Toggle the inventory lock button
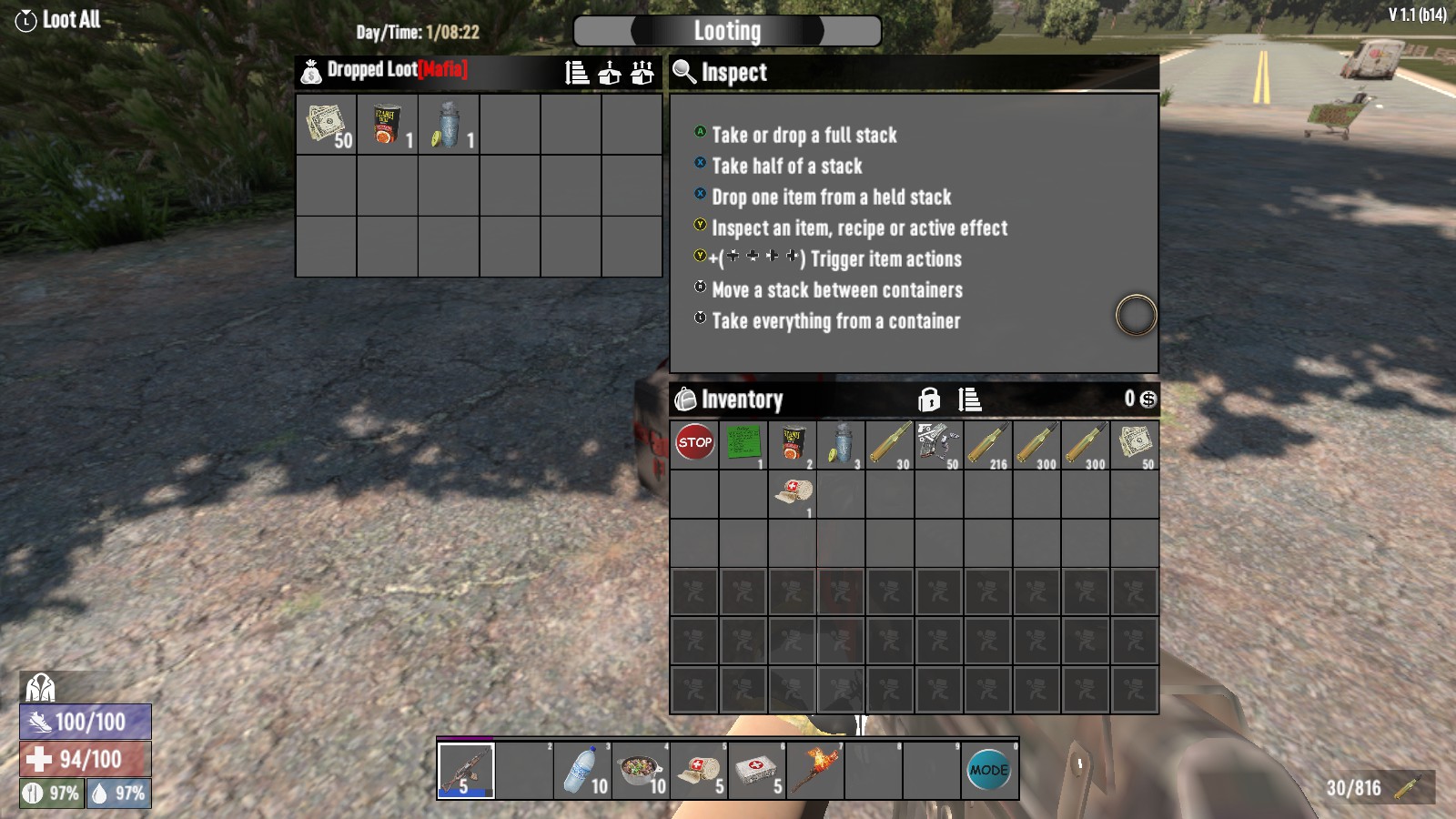Viewport: 1456px width, 819px height. click(929, 399)
